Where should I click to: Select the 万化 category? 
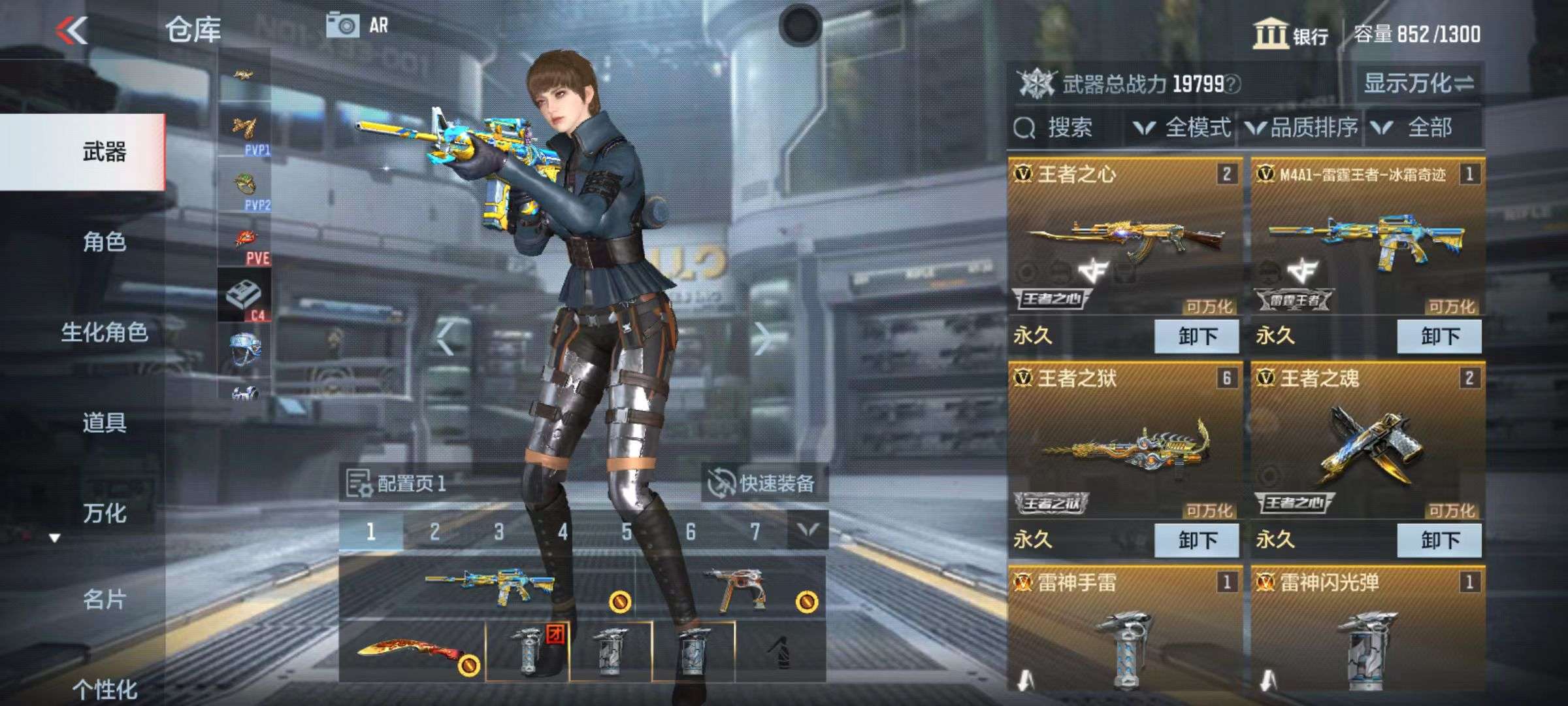click(104, 513)
